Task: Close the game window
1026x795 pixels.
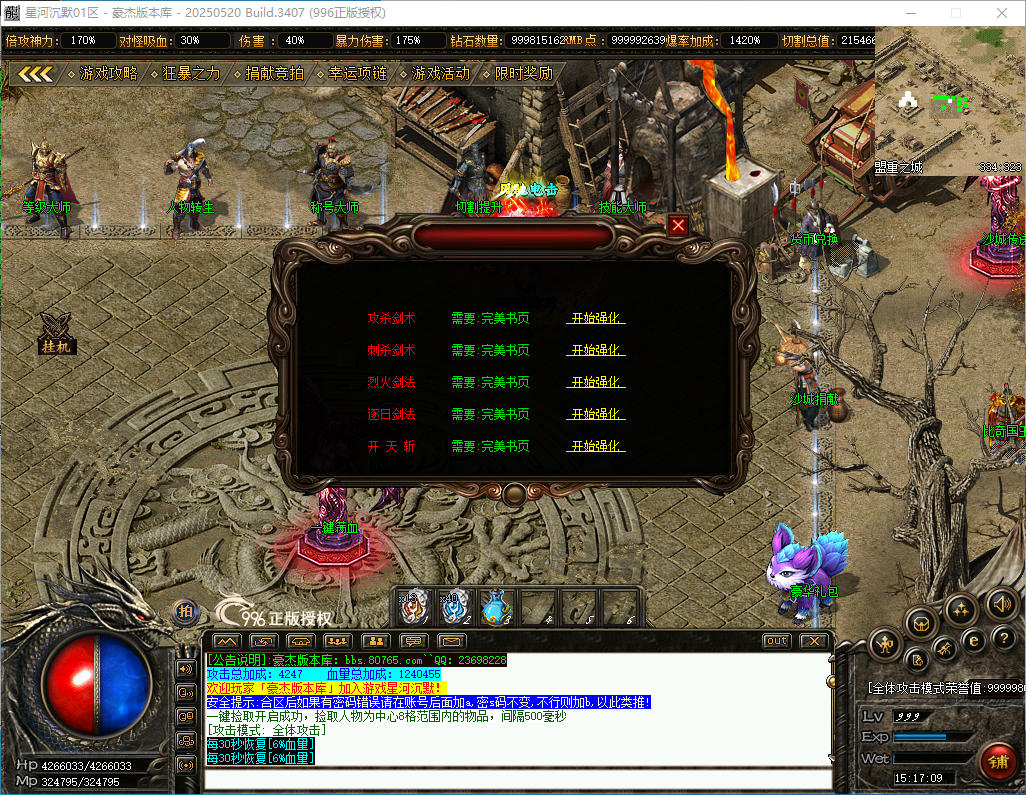Action: (1003, 13)
